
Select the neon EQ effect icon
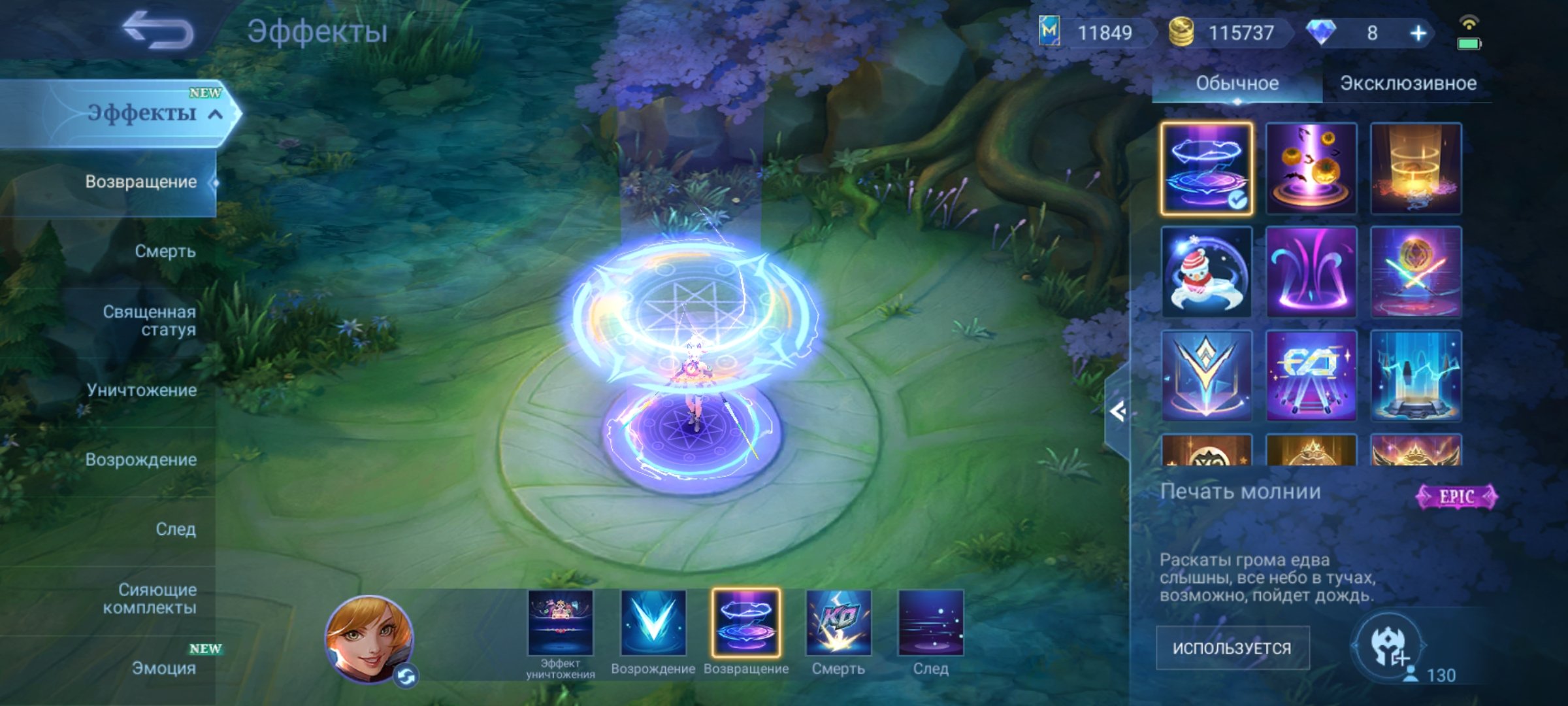(1310, 376)
